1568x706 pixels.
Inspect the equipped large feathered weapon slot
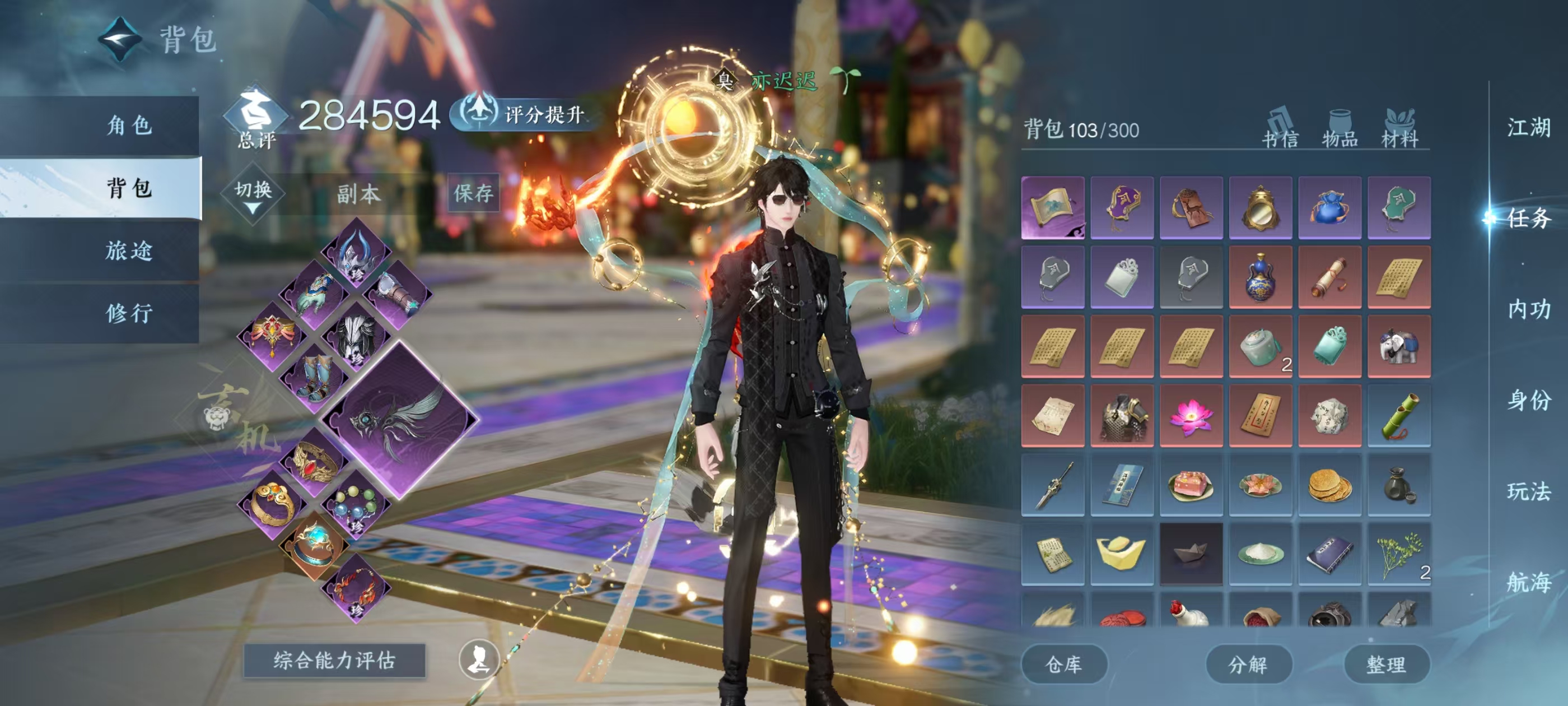399,420
